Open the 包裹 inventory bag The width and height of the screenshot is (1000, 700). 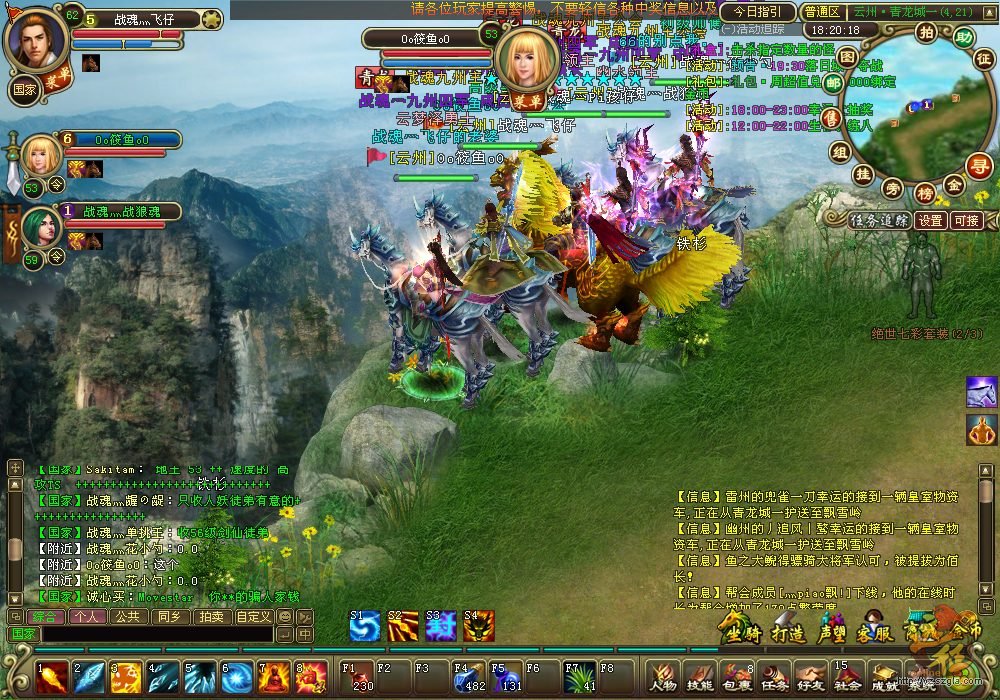[735, 675]
